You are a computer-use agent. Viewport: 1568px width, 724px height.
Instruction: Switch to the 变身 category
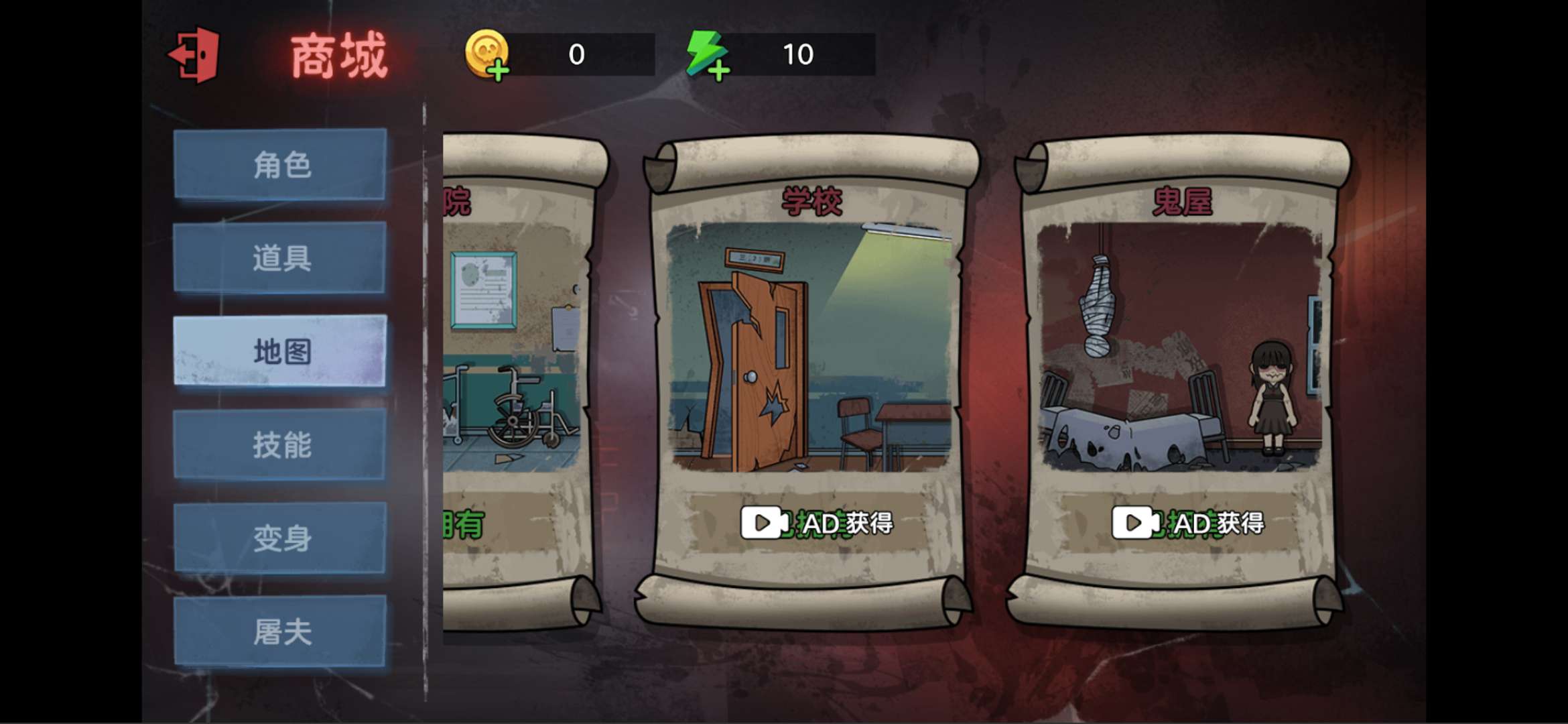[280, 538]
